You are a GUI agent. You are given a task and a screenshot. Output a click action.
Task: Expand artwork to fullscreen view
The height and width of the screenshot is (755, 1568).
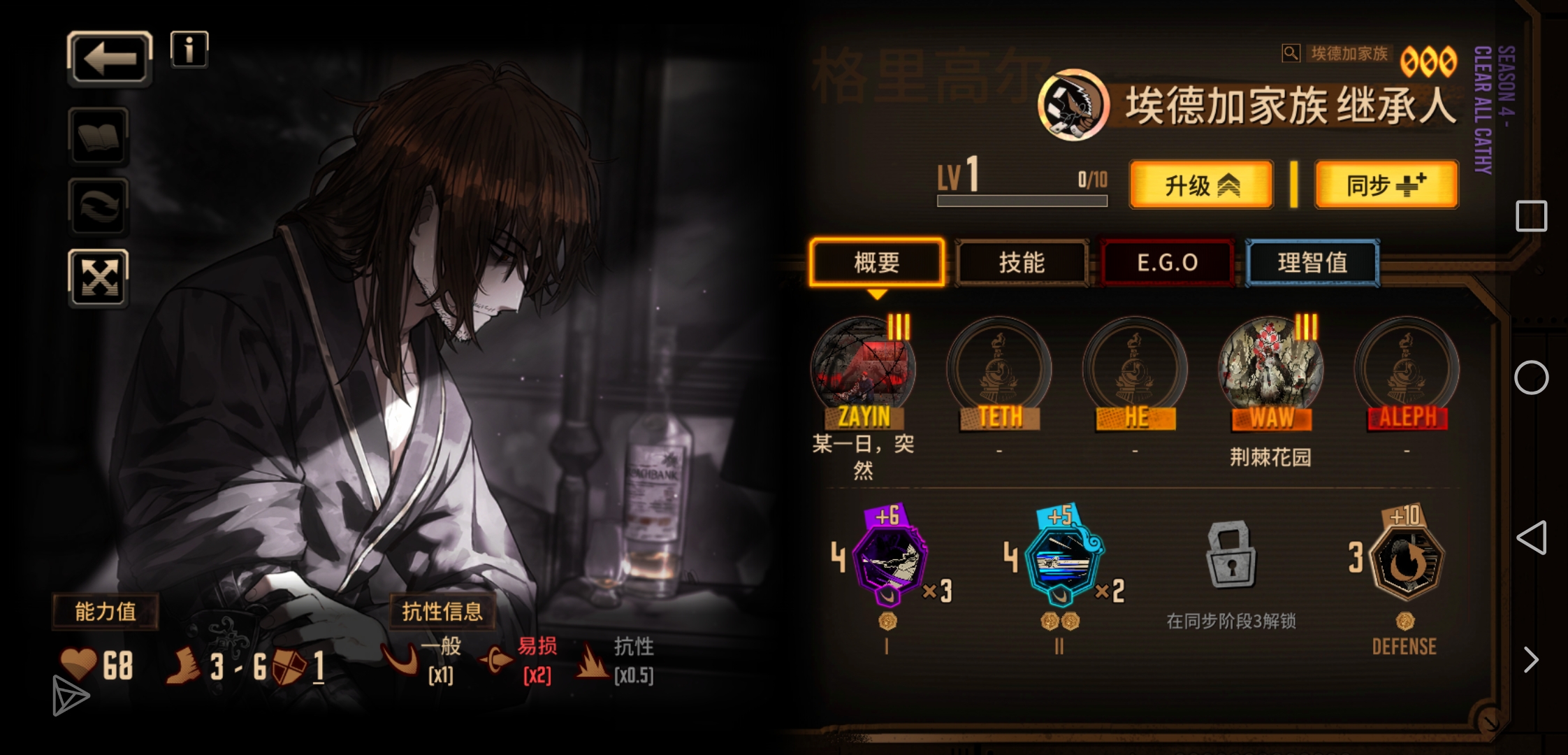(99, 278)
